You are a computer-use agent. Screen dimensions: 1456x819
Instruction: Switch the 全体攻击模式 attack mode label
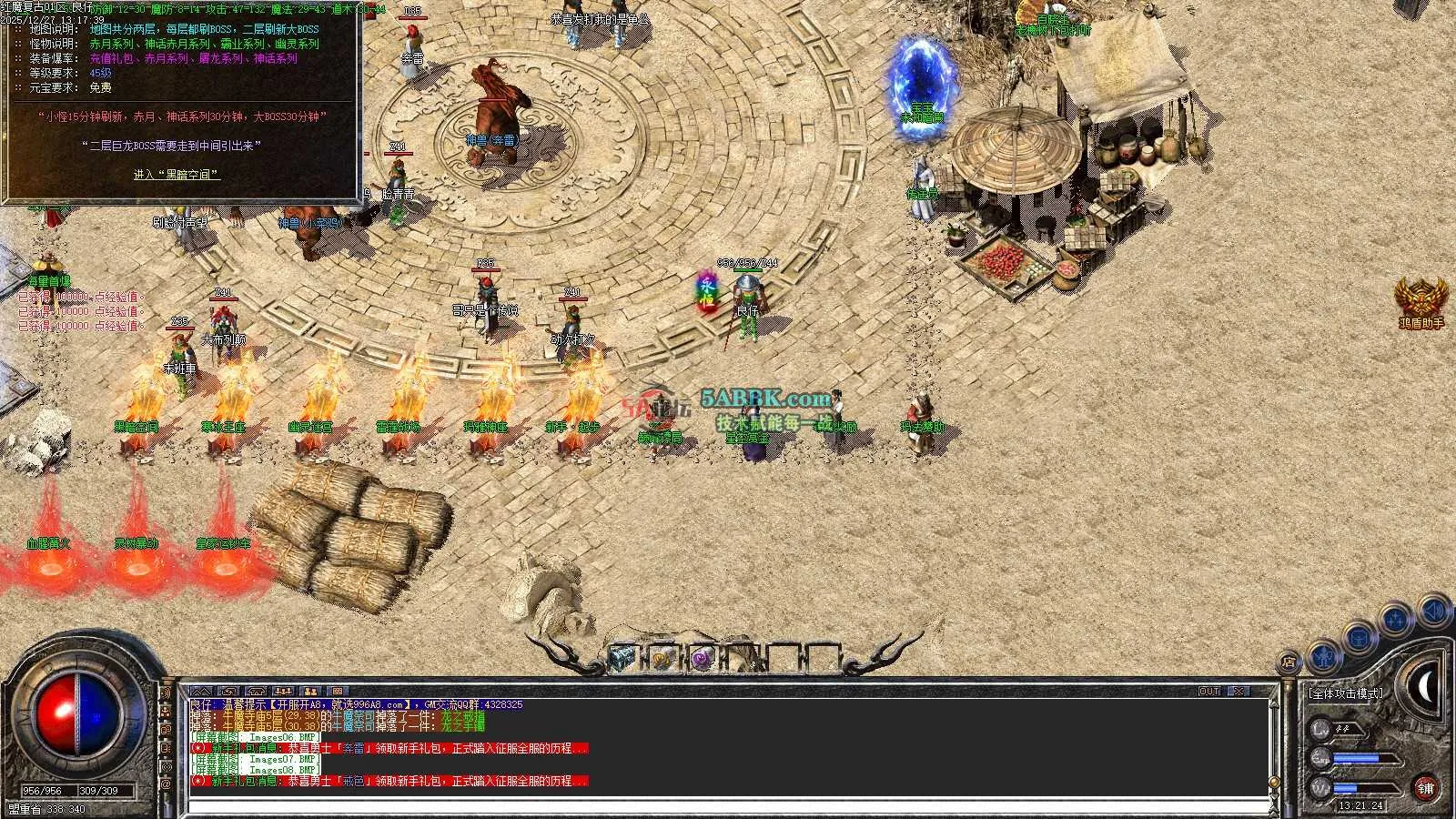1345,693
